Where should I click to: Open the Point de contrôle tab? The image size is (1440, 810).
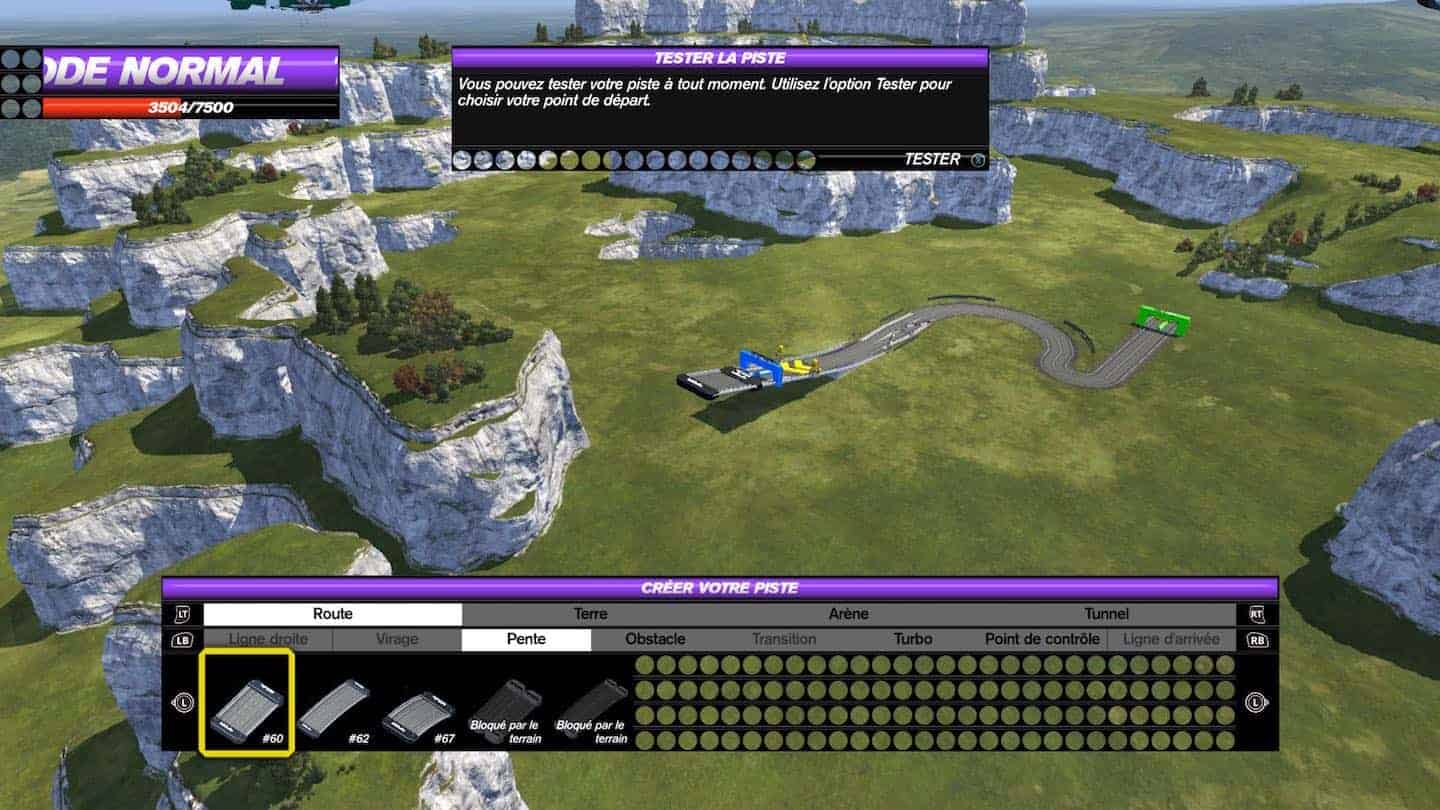[1042, 639]
